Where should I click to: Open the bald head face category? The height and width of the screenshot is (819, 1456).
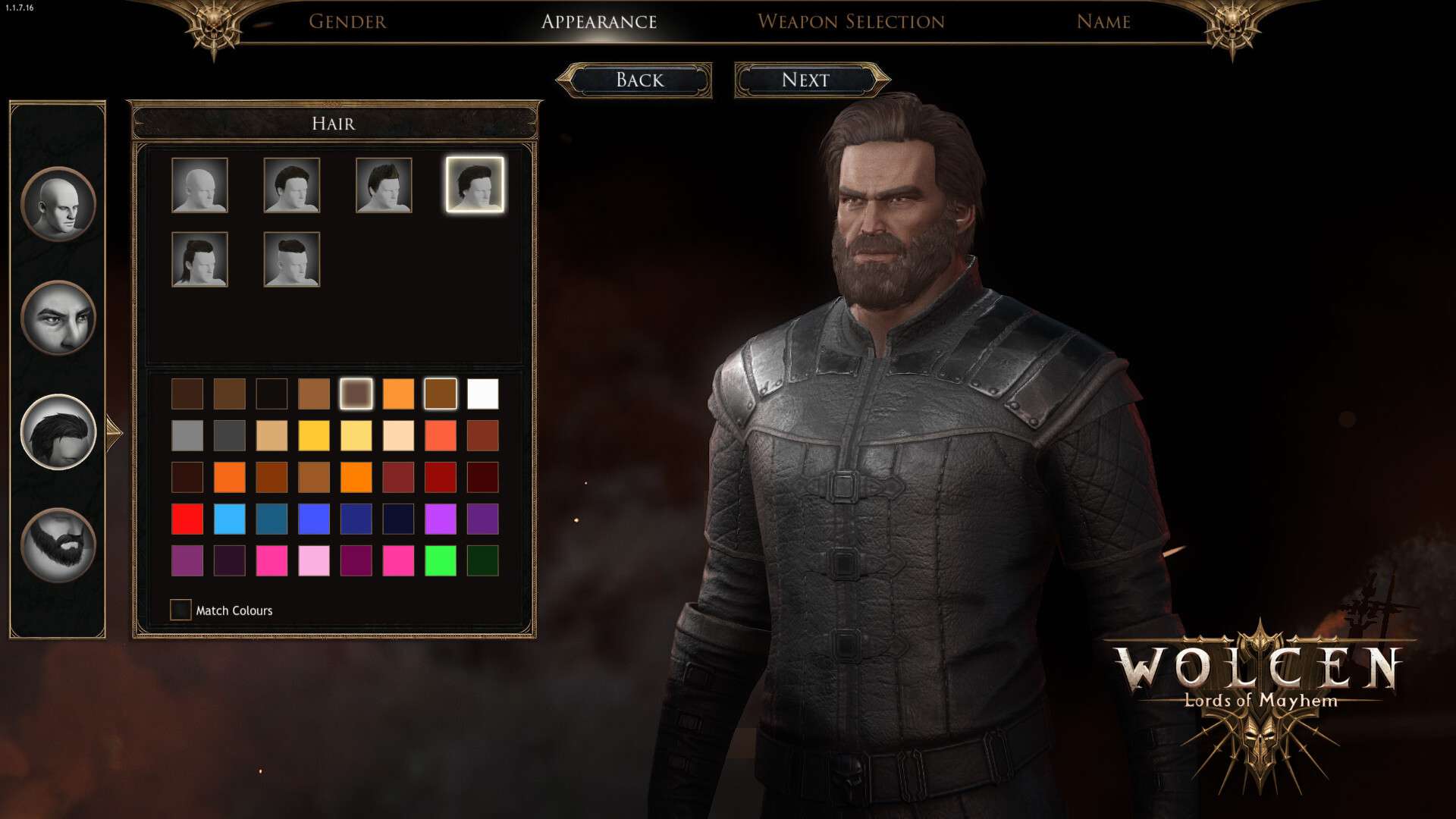[58, 204]
